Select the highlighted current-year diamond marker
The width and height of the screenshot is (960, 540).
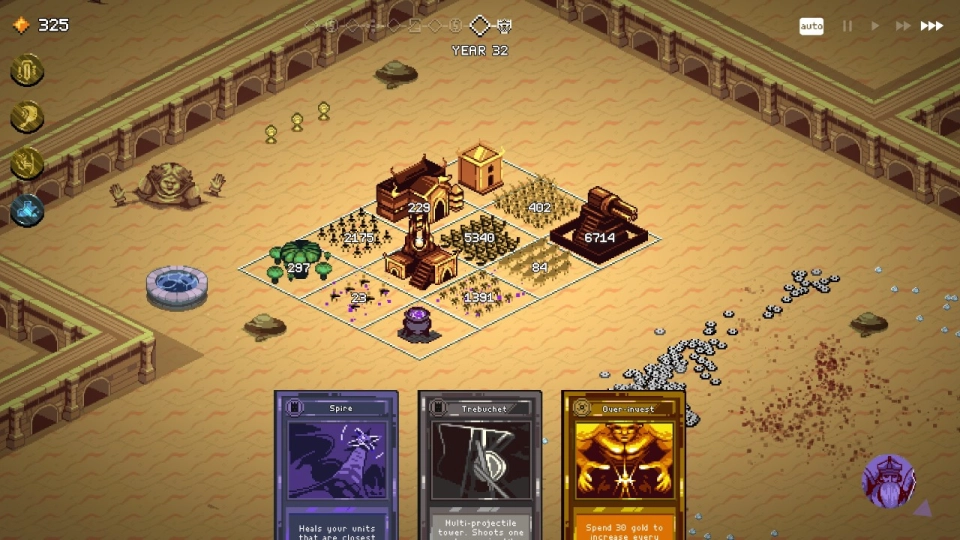click(481, 25)
